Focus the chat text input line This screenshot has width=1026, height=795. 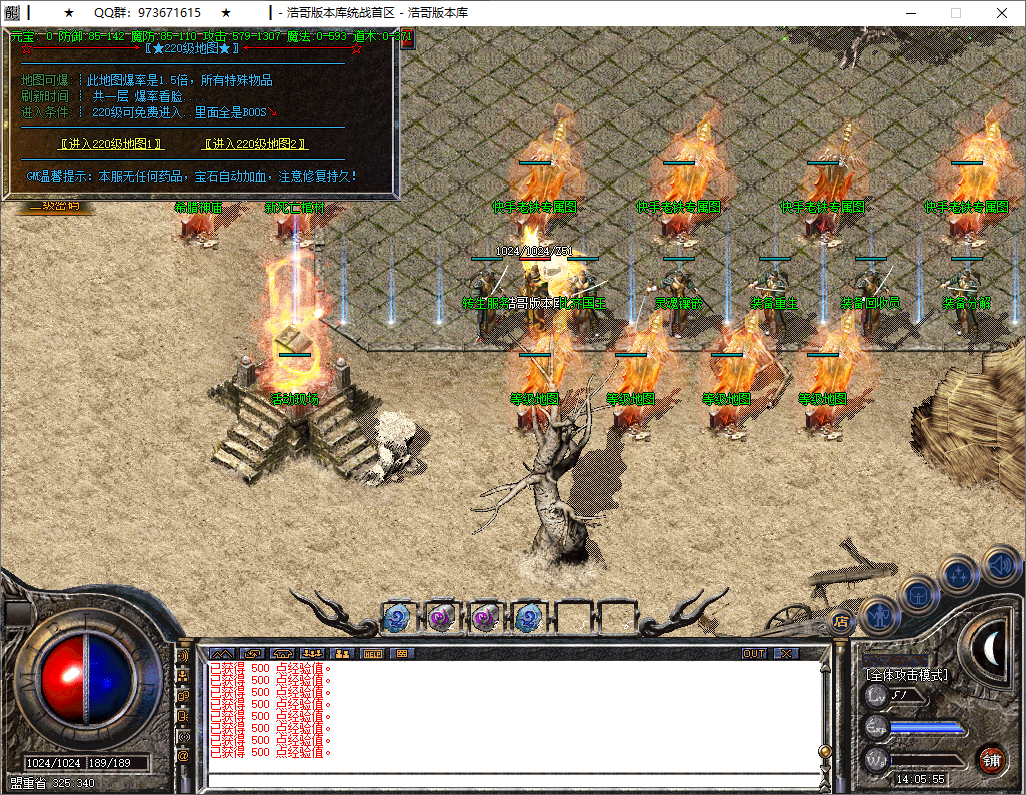coord(510,779)
